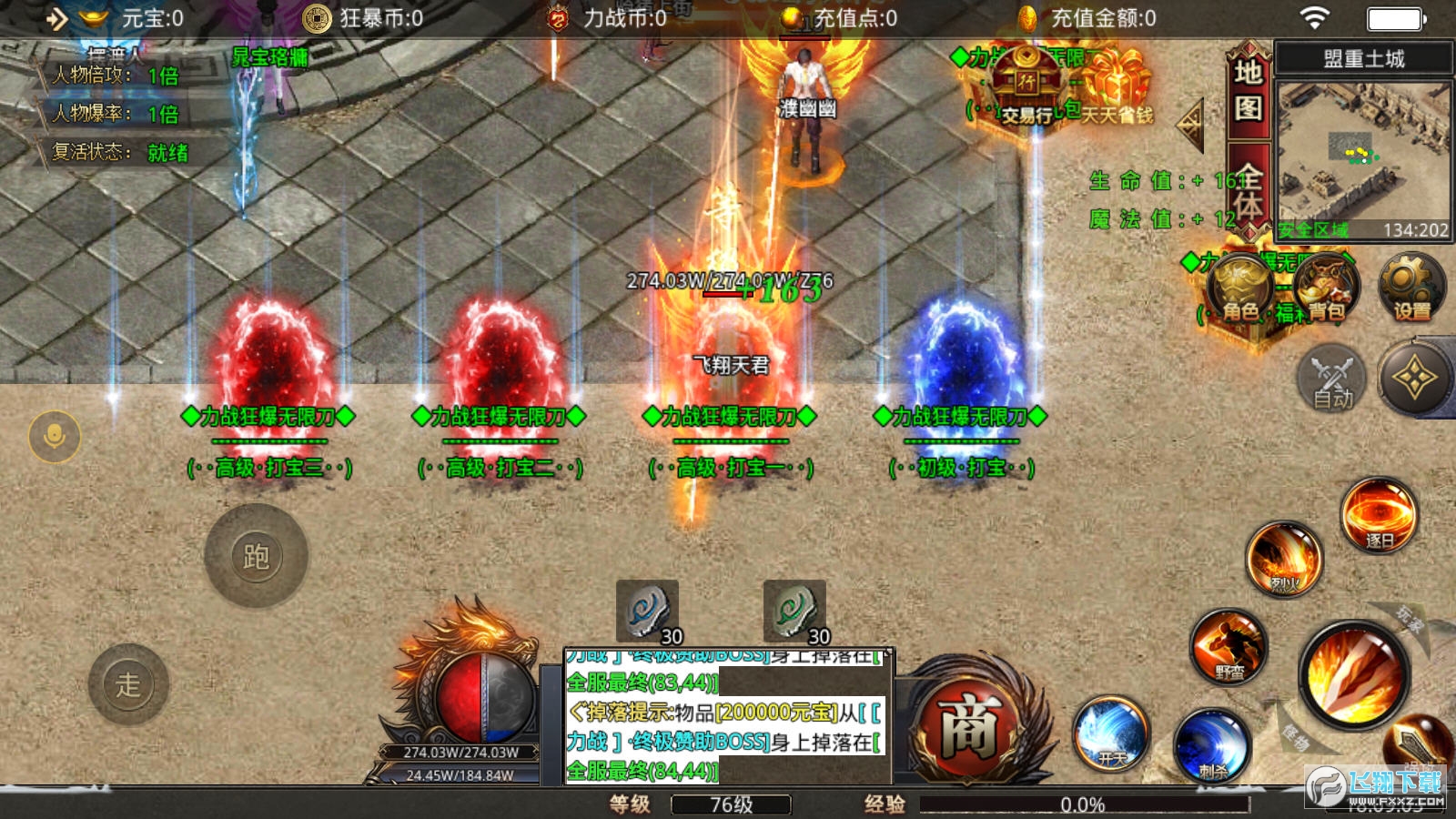Activate the 烈火 skill
This screenshot has width=1456, height=819.
pos(1284,558)
